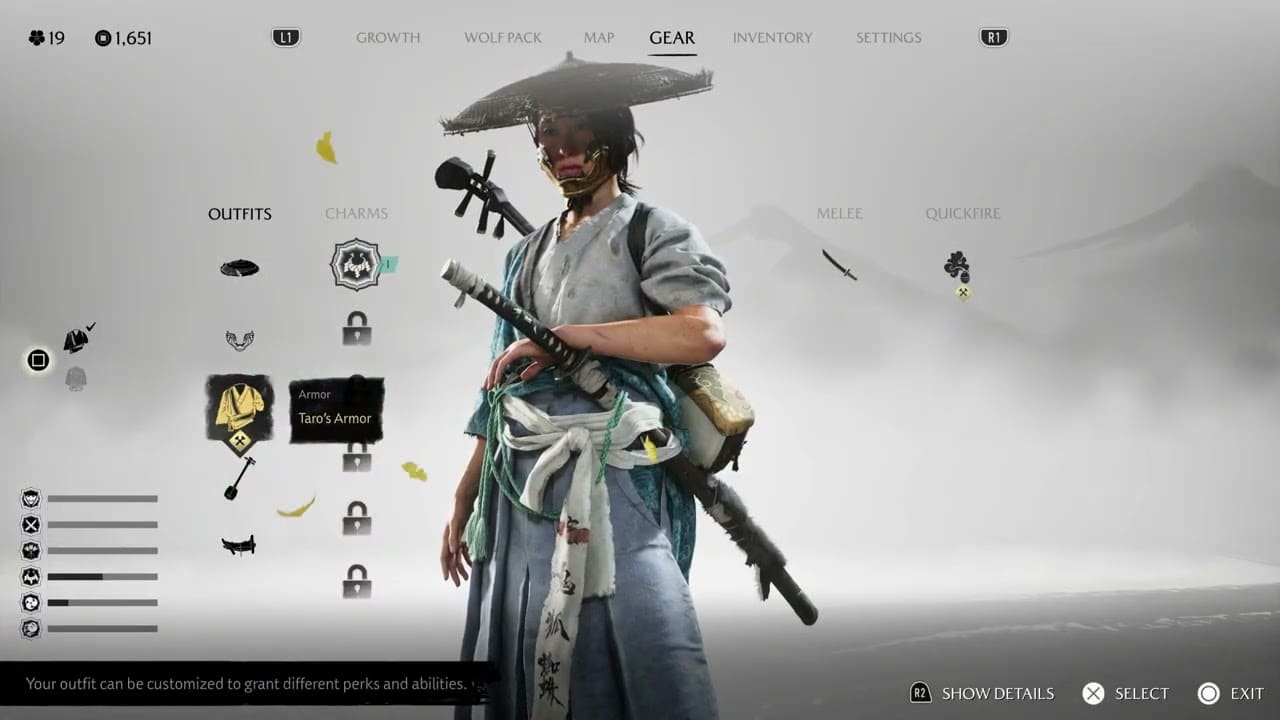Choose the quickfire item slot
Viewport: 1280px width, 720px height.
point(957,267)
